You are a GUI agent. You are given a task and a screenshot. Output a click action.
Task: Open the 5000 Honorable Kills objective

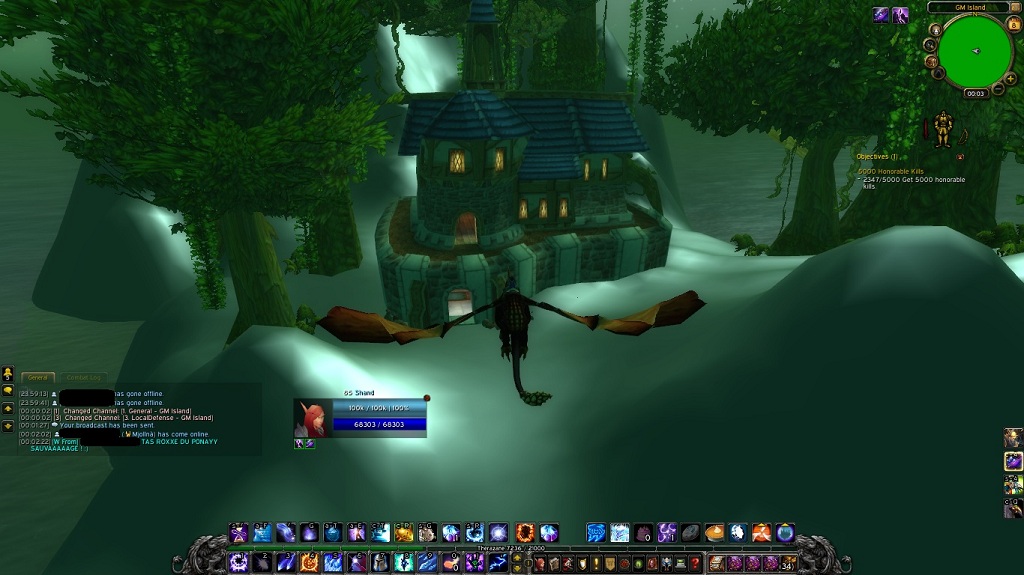tap(890, 171)
